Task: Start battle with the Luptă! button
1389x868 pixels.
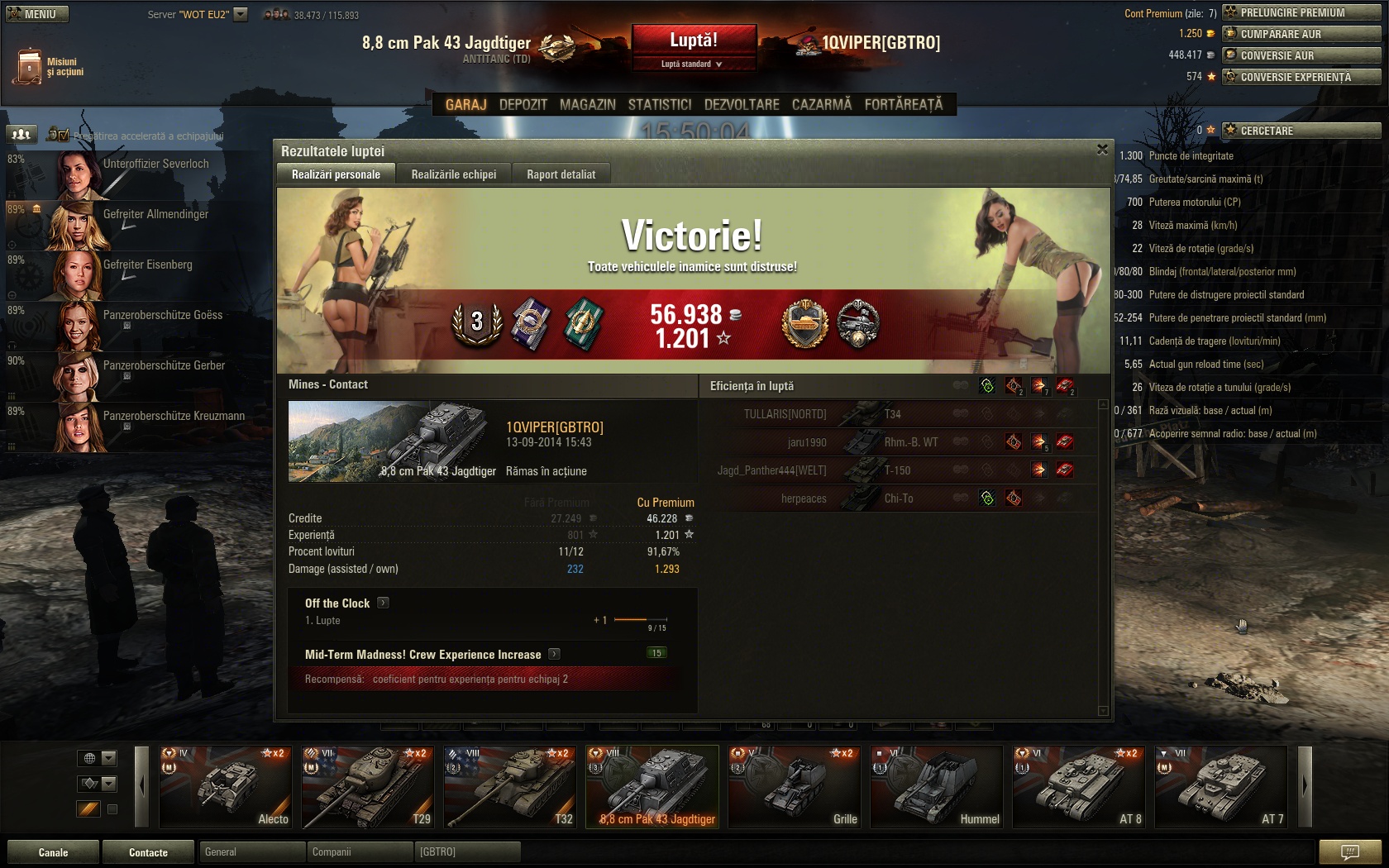Action: (693, 41)
